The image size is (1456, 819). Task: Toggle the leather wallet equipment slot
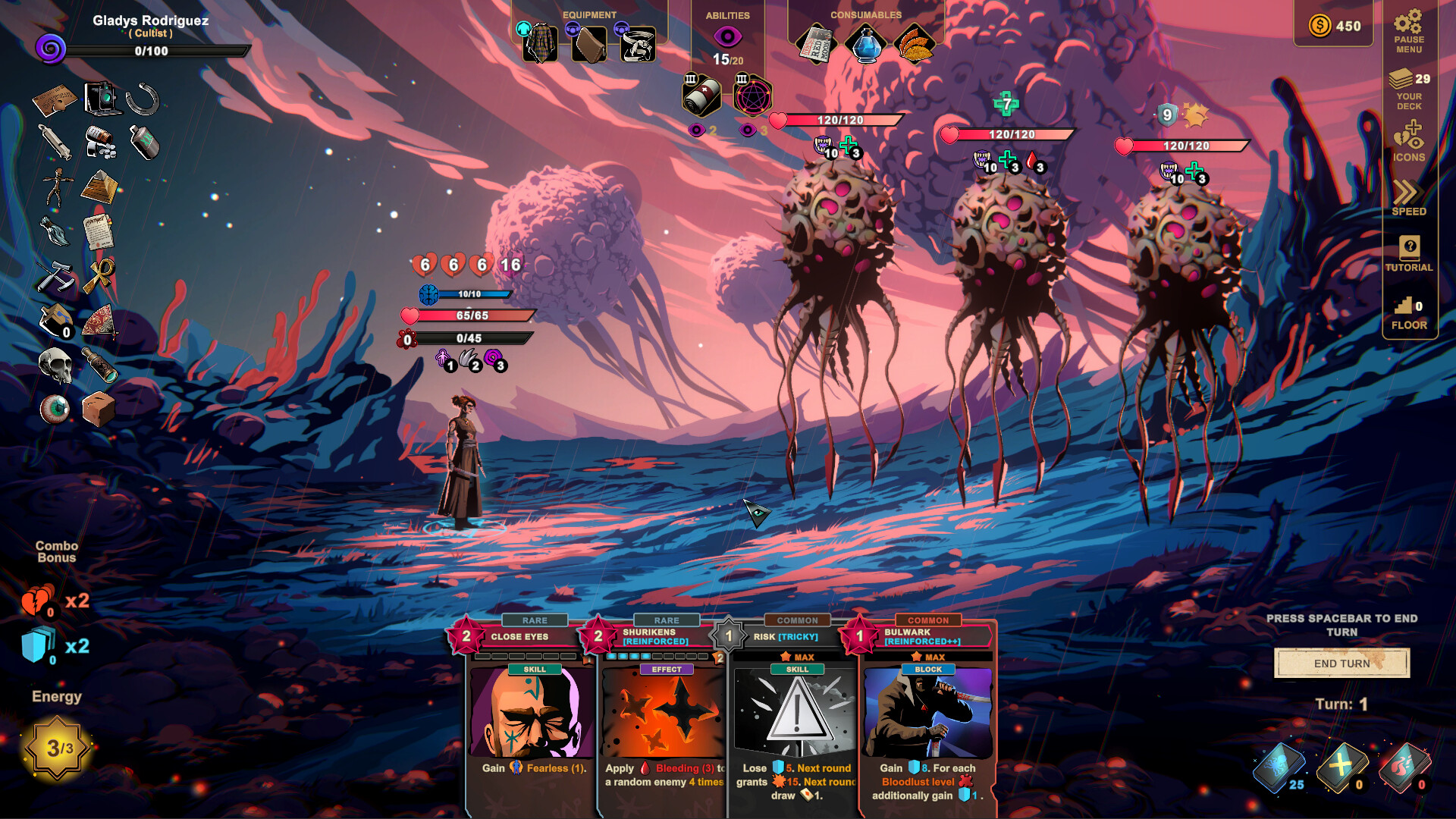(591, 42)
